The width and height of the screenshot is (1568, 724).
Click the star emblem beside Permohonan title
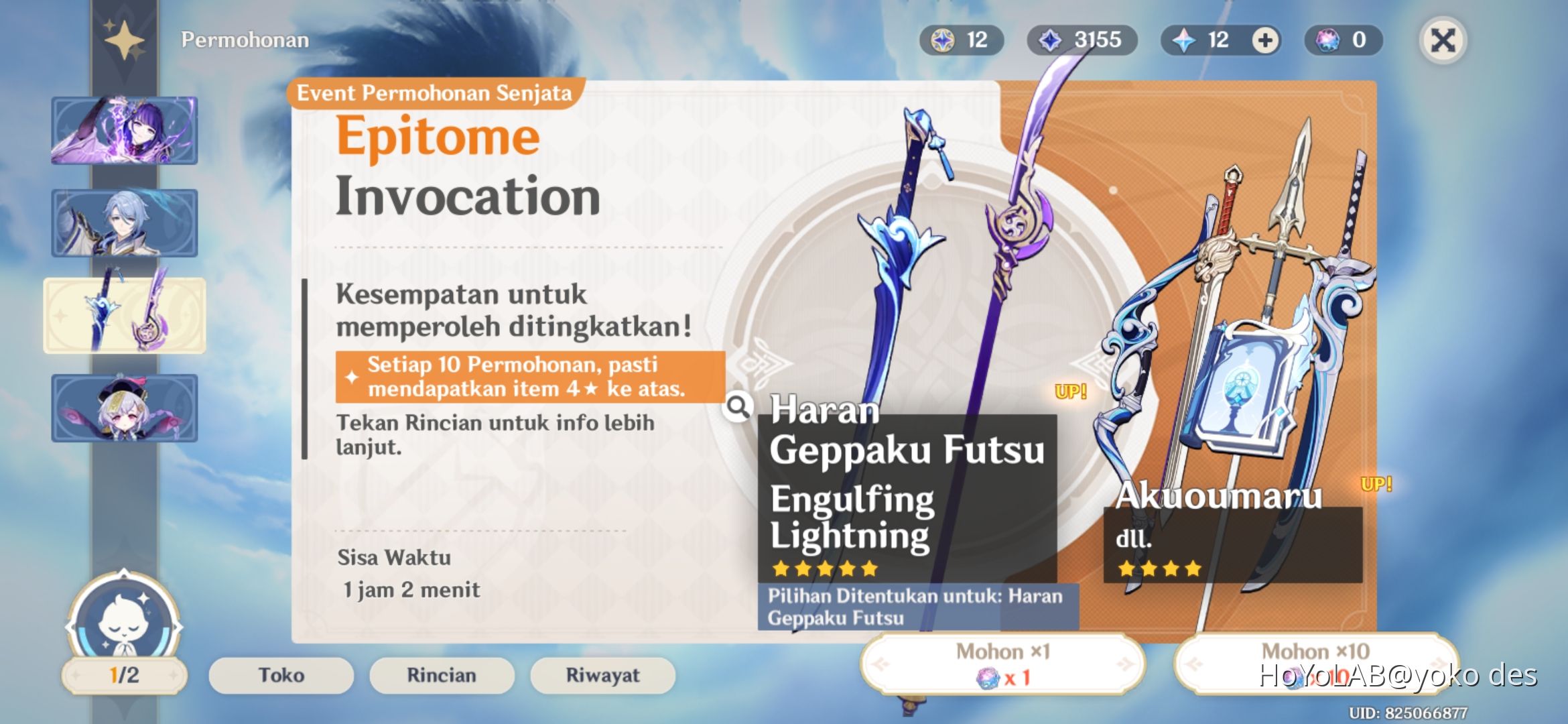123,38
